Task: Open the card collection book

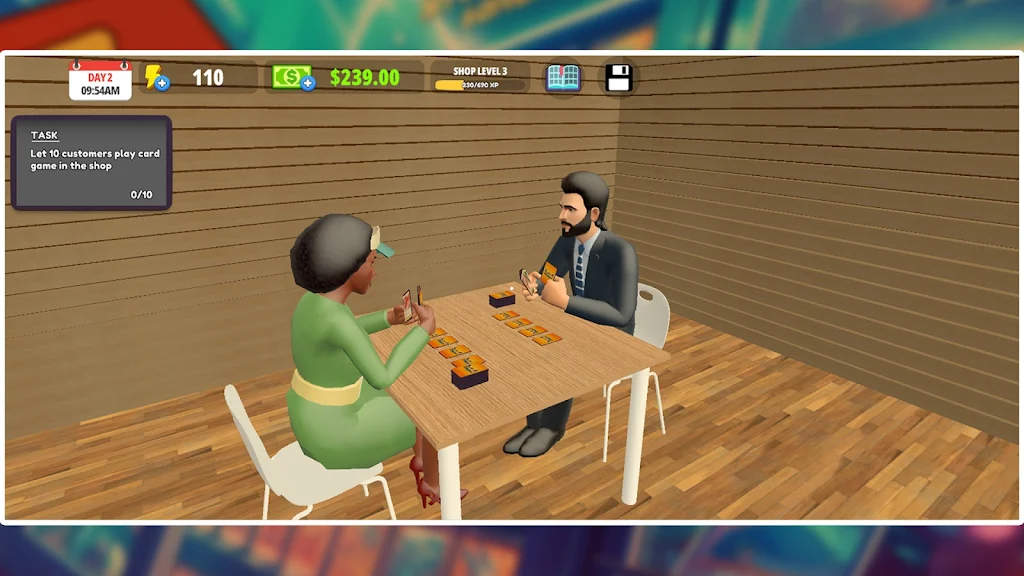Action: click(563, 78)
